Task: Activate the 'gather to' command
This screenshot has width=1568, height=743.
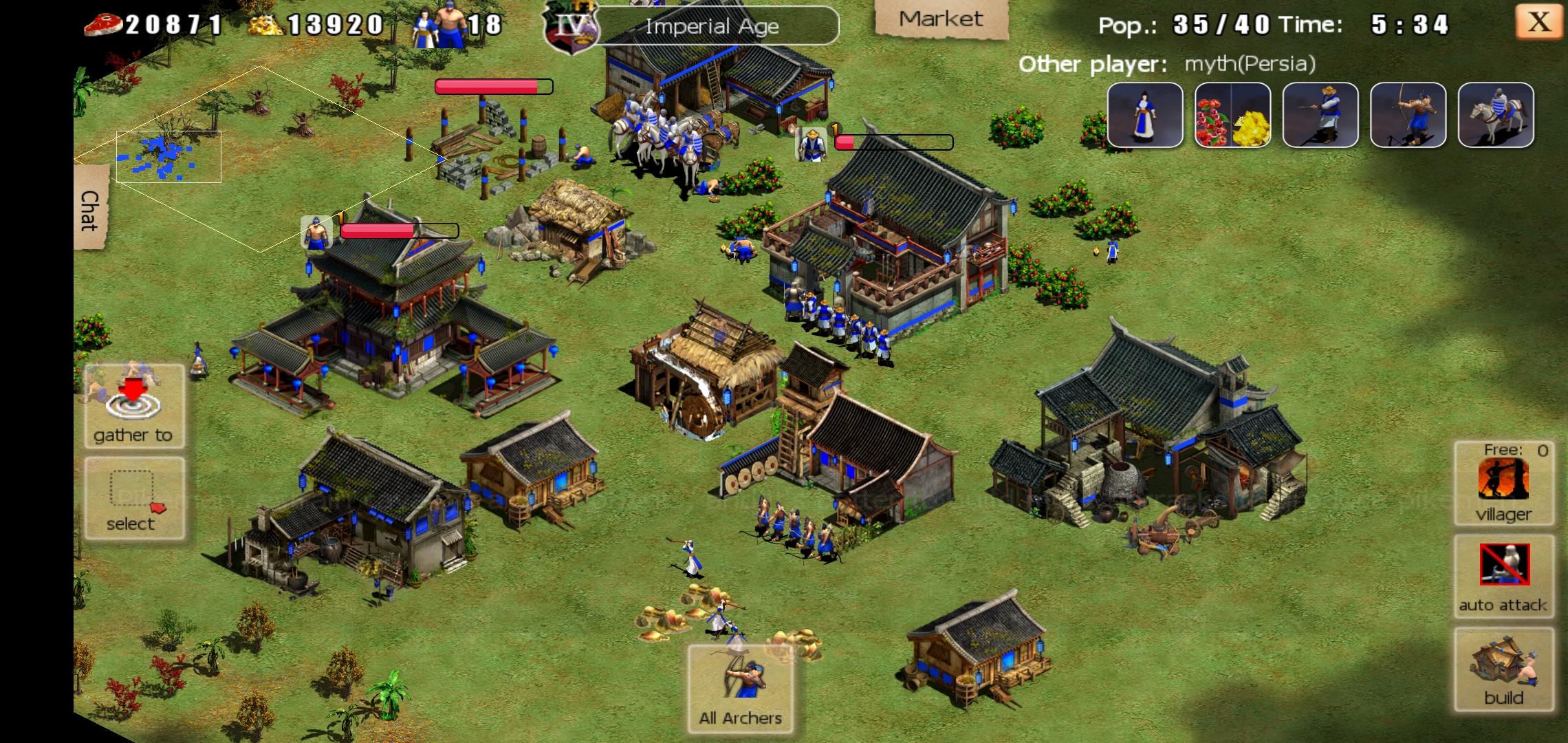Action: point(133,406)
